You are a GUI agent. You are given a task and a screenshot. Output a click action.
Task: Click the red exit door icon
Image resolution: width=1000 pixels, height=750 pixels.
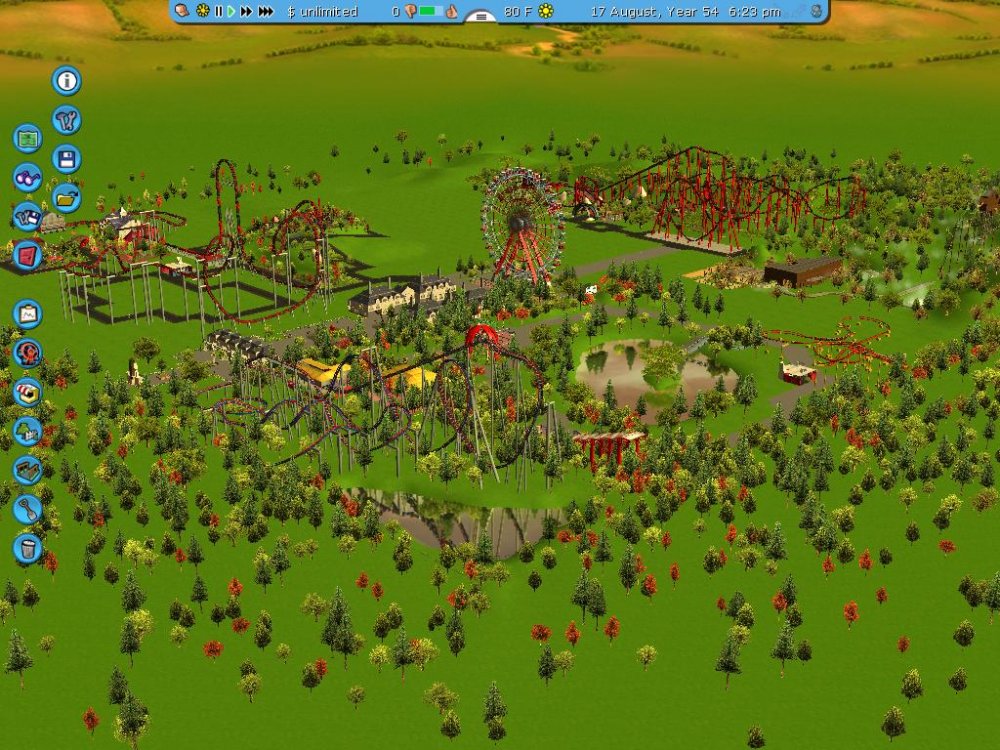coord(28,255)
